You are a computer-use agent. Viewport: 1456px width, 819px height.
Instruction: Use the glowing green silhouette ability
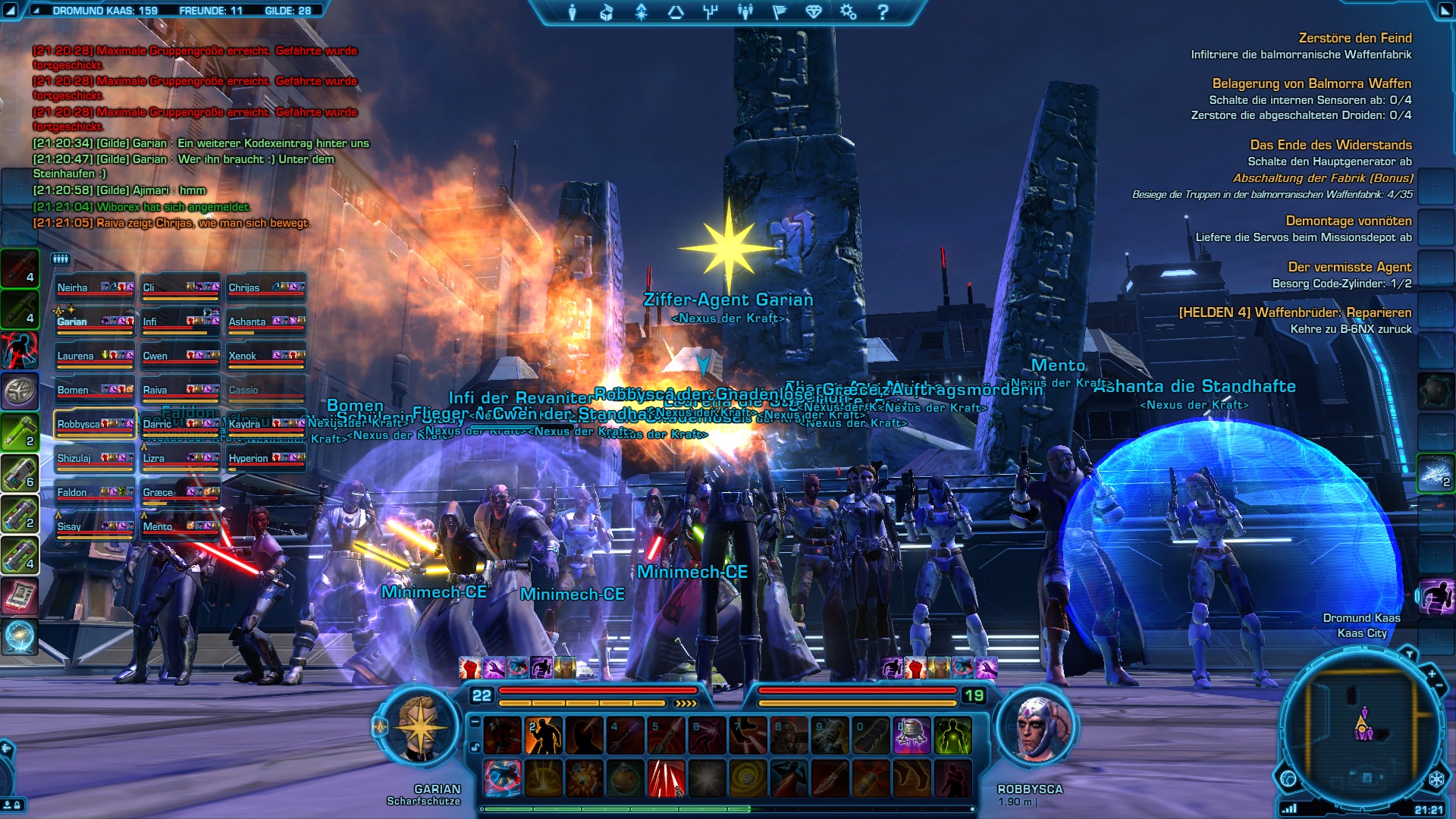tap(952, 736)
